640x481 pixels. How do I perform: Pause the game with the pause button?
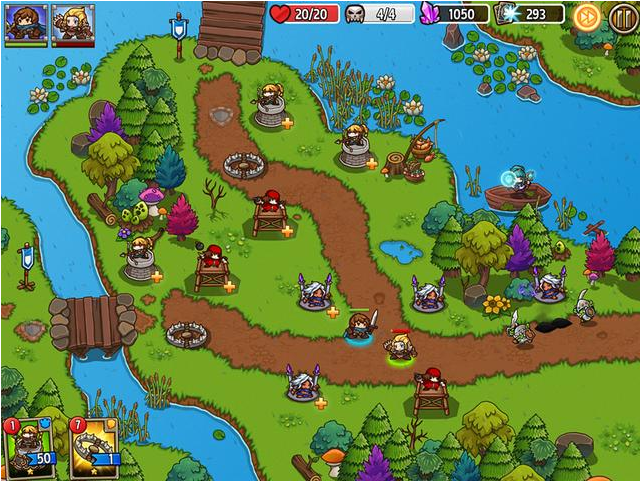coord(623,15)
